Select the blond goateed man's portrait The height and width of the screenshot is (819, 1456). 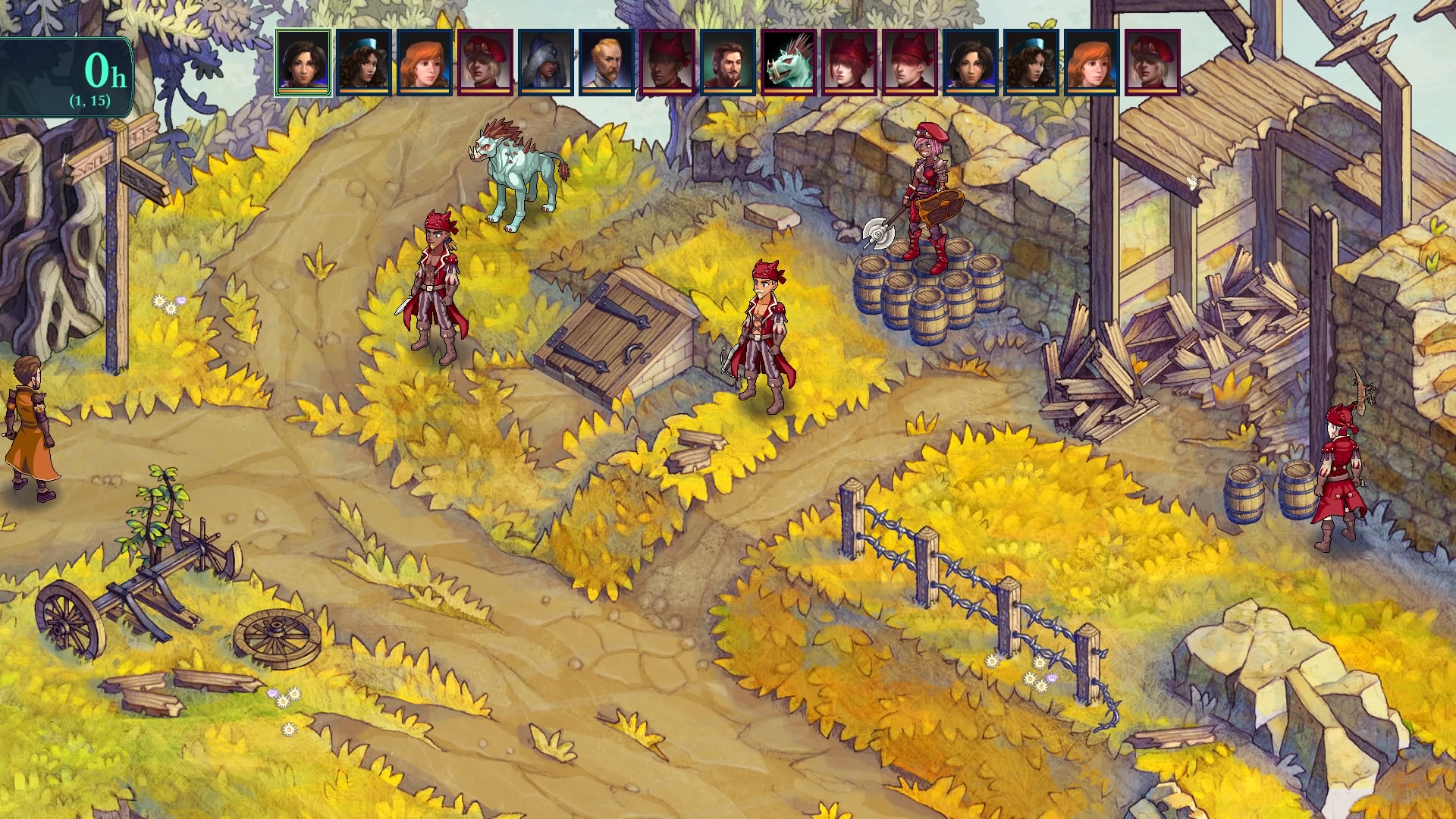click(607, 63)
